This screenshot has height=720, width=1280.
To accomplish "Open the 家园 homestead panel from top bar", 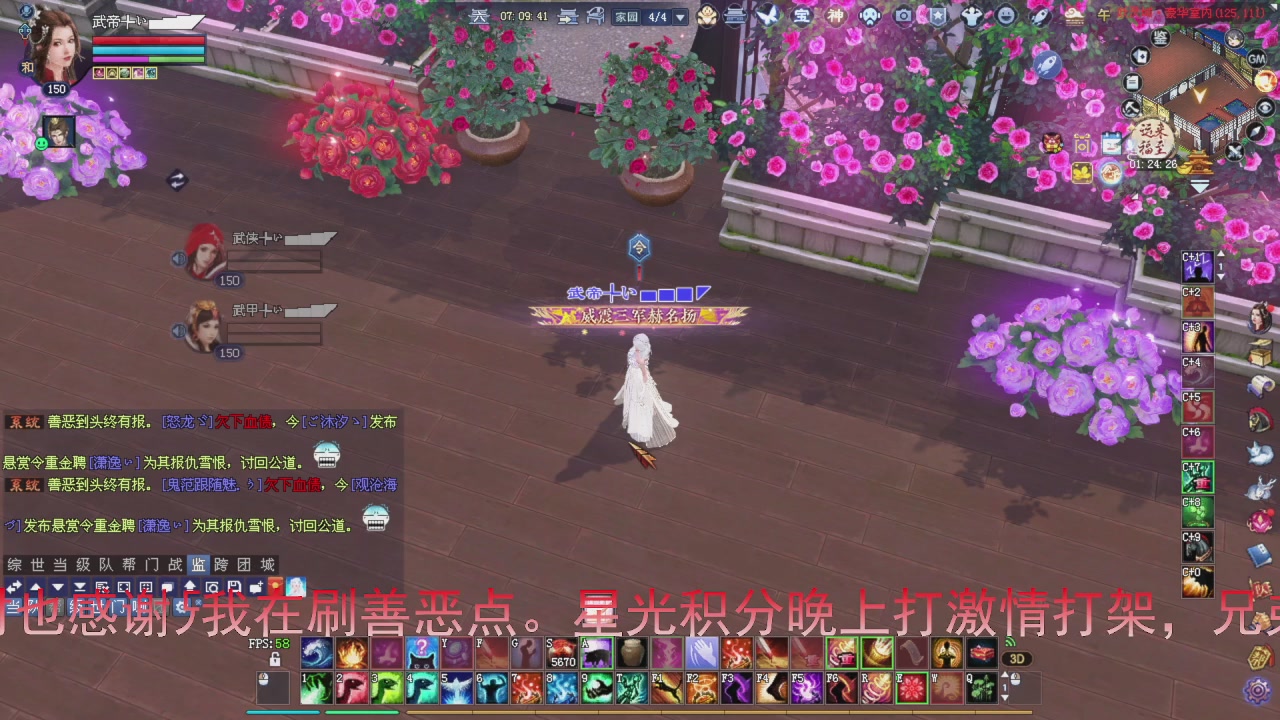I will [627, 17].
